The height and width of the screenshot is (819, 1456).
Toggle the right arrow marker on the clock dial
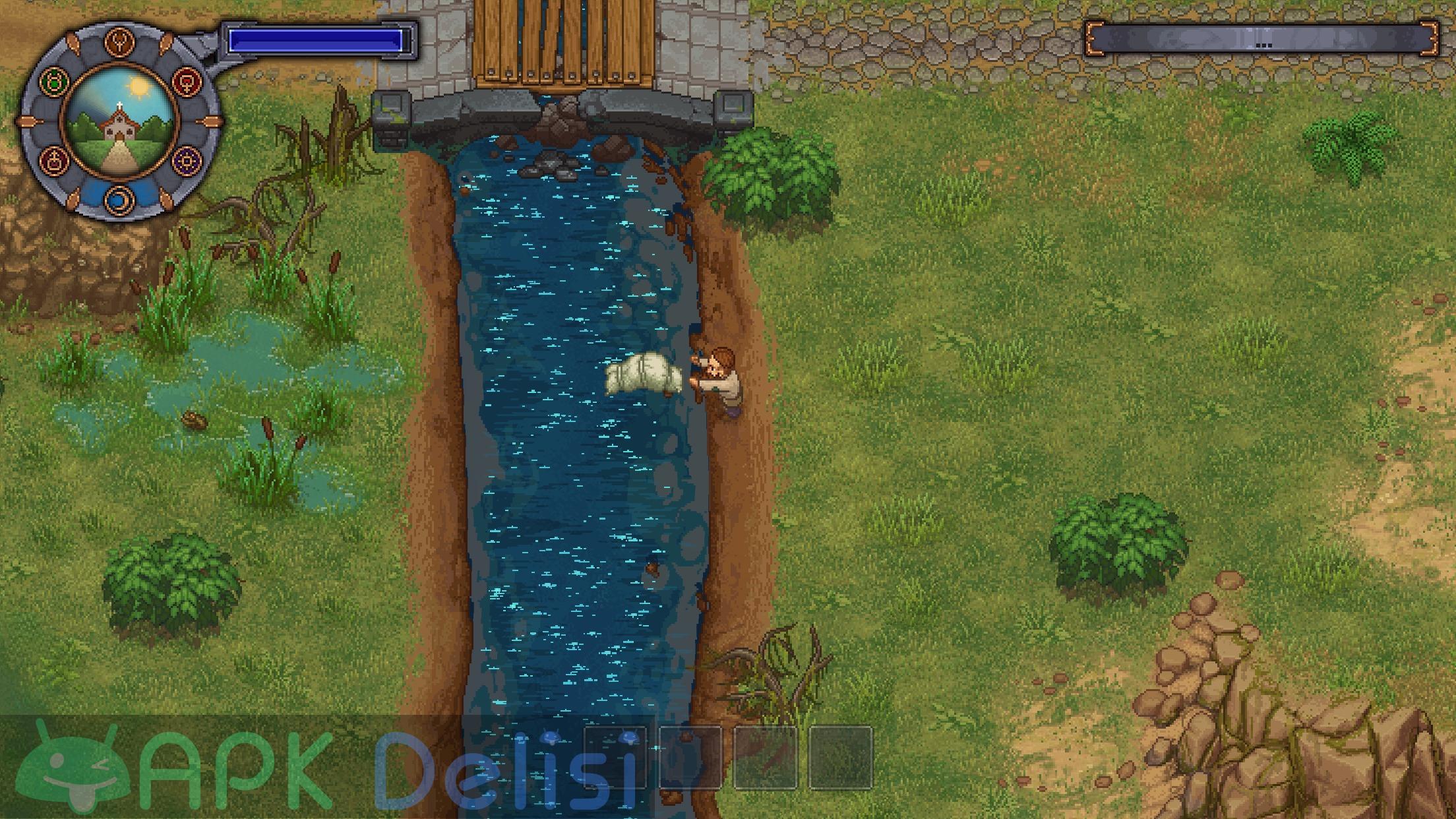pyautogui.click(x=212, y=120)
